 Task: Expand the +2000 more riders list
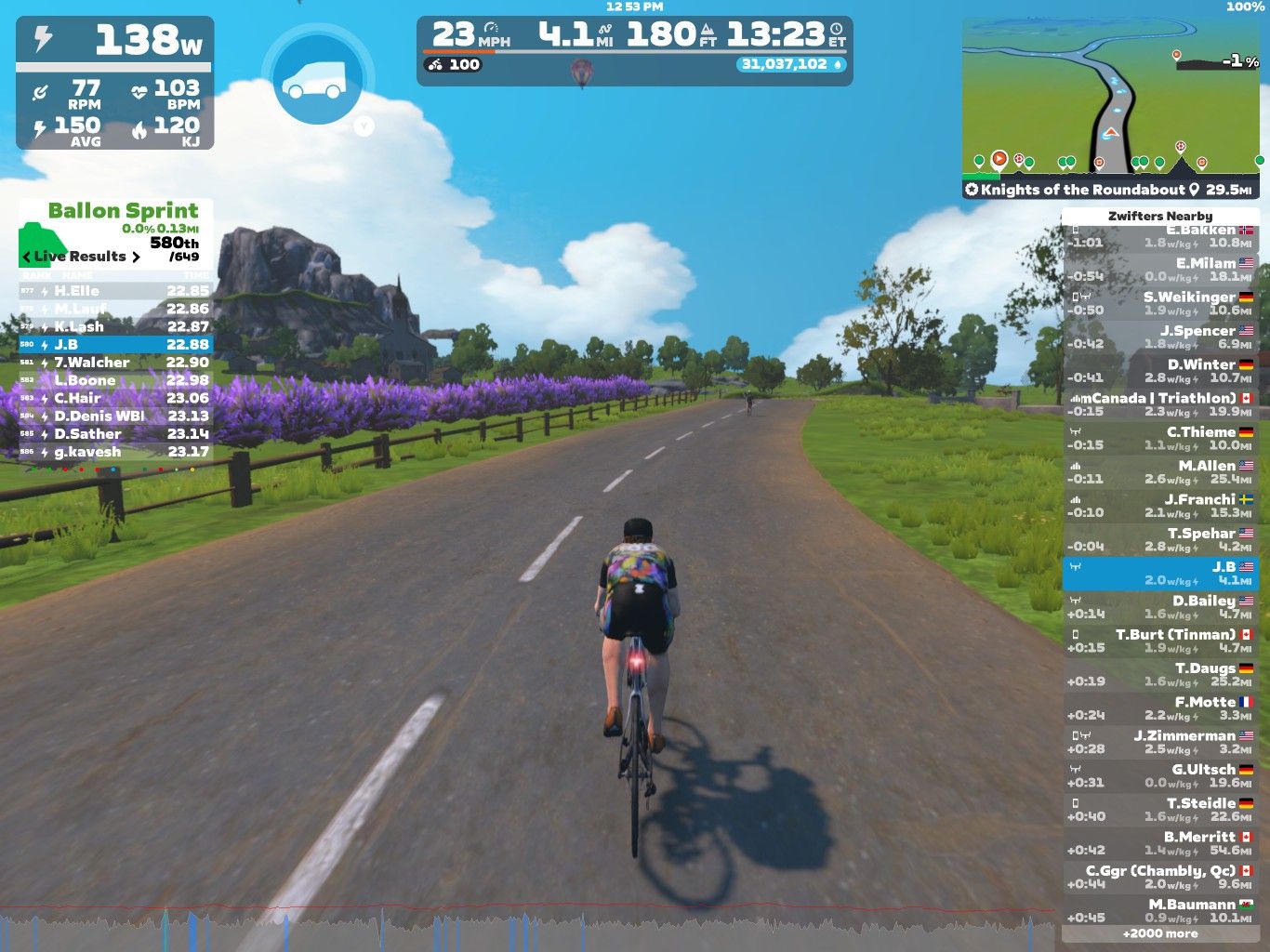point(1159,933)
